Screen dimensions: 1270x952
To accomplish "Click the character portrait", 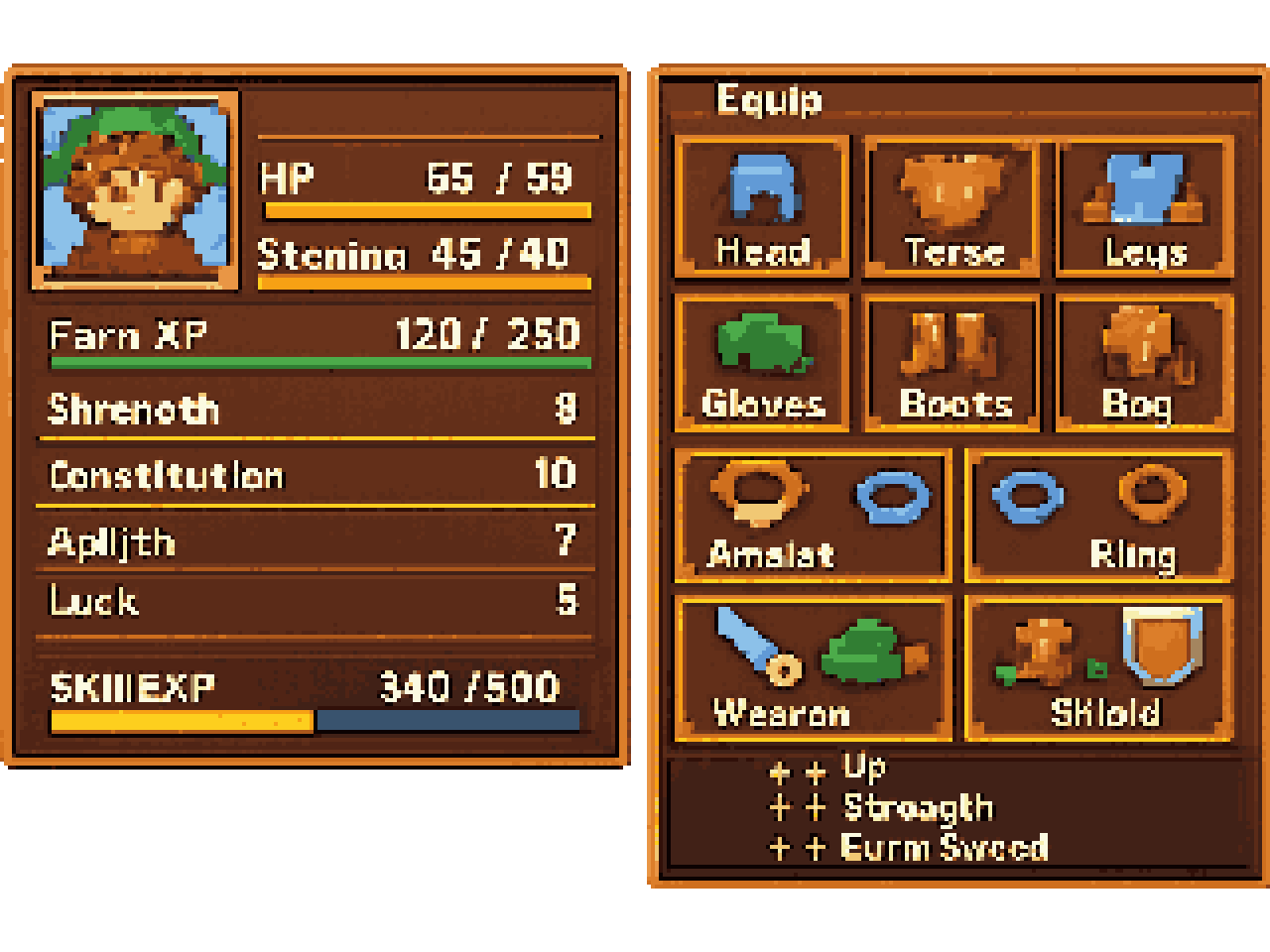I will click(x=135, y=190).
